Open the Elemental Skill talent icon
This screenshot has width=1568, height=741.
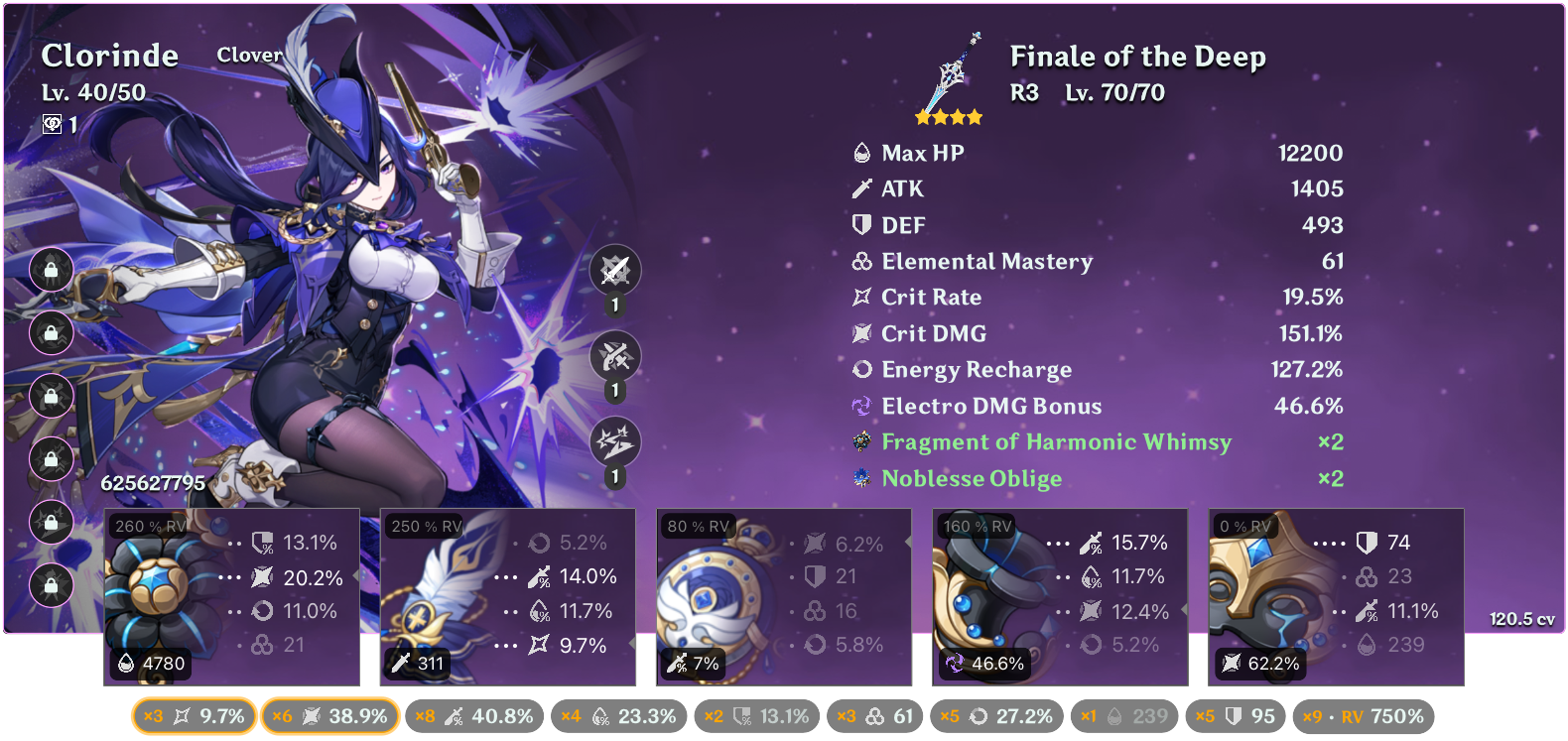pos(615,357)
